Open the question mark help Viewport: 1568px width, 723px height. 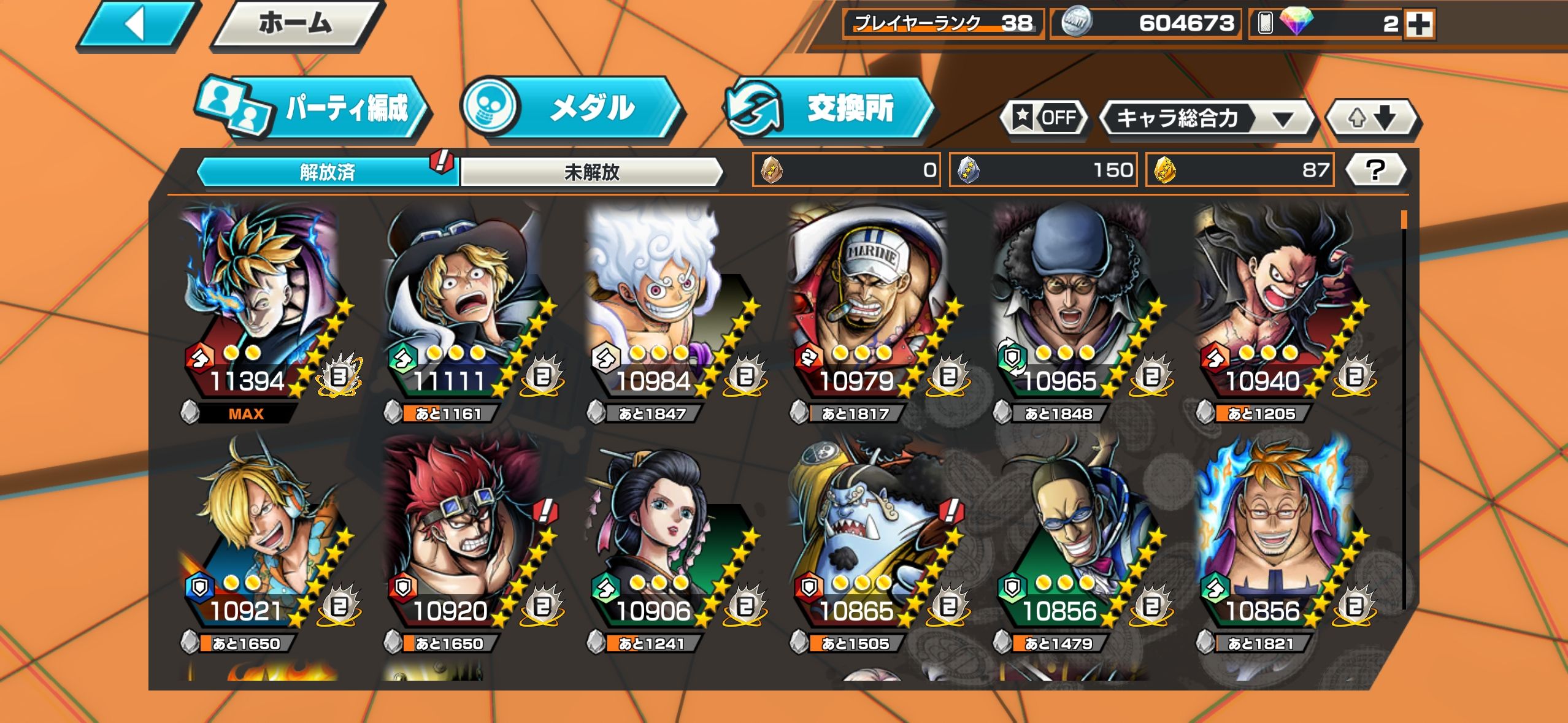point(1375,170)
